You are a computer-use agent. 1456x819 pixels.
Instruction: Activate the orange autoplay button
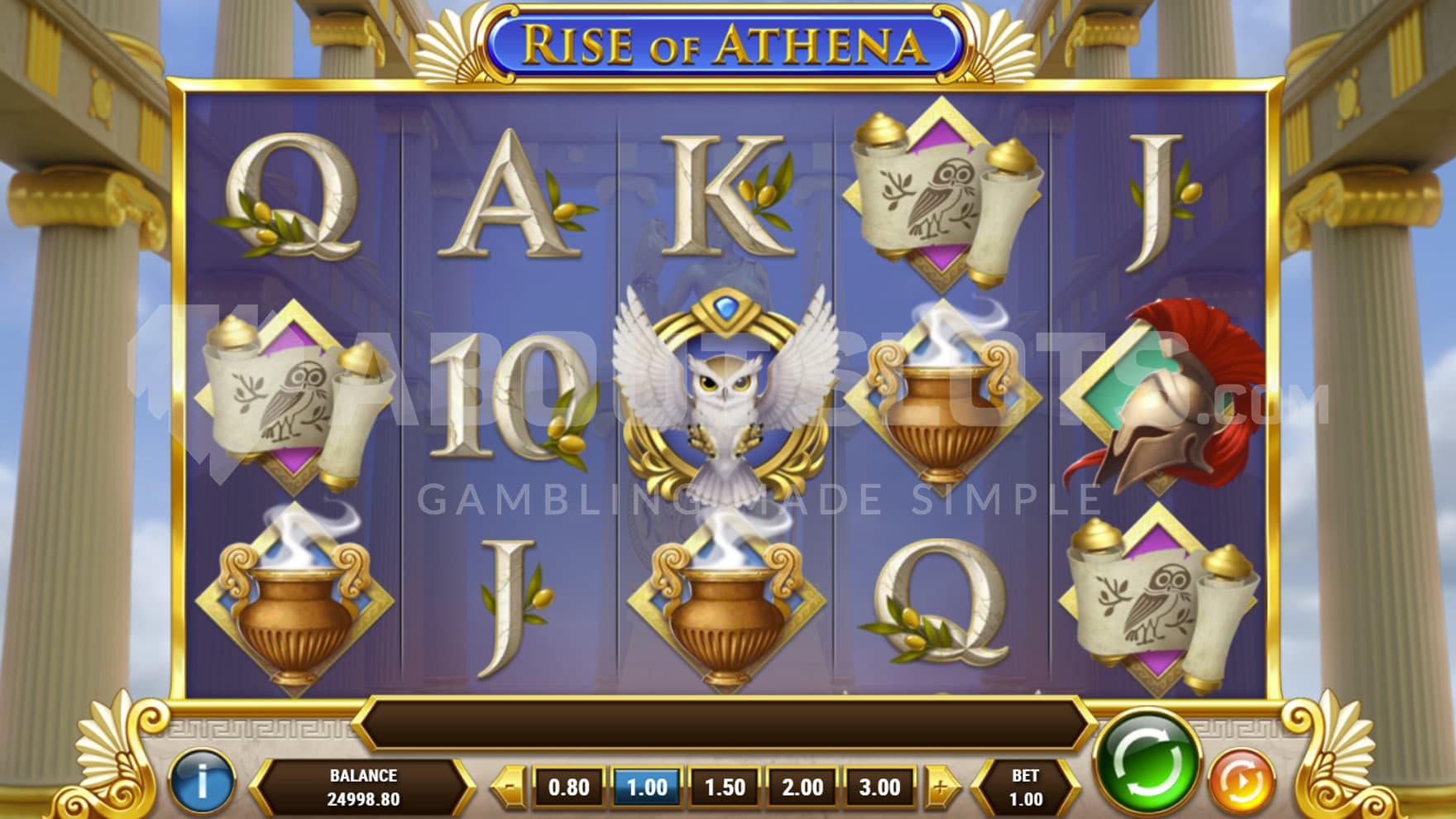click(1241, 781)
